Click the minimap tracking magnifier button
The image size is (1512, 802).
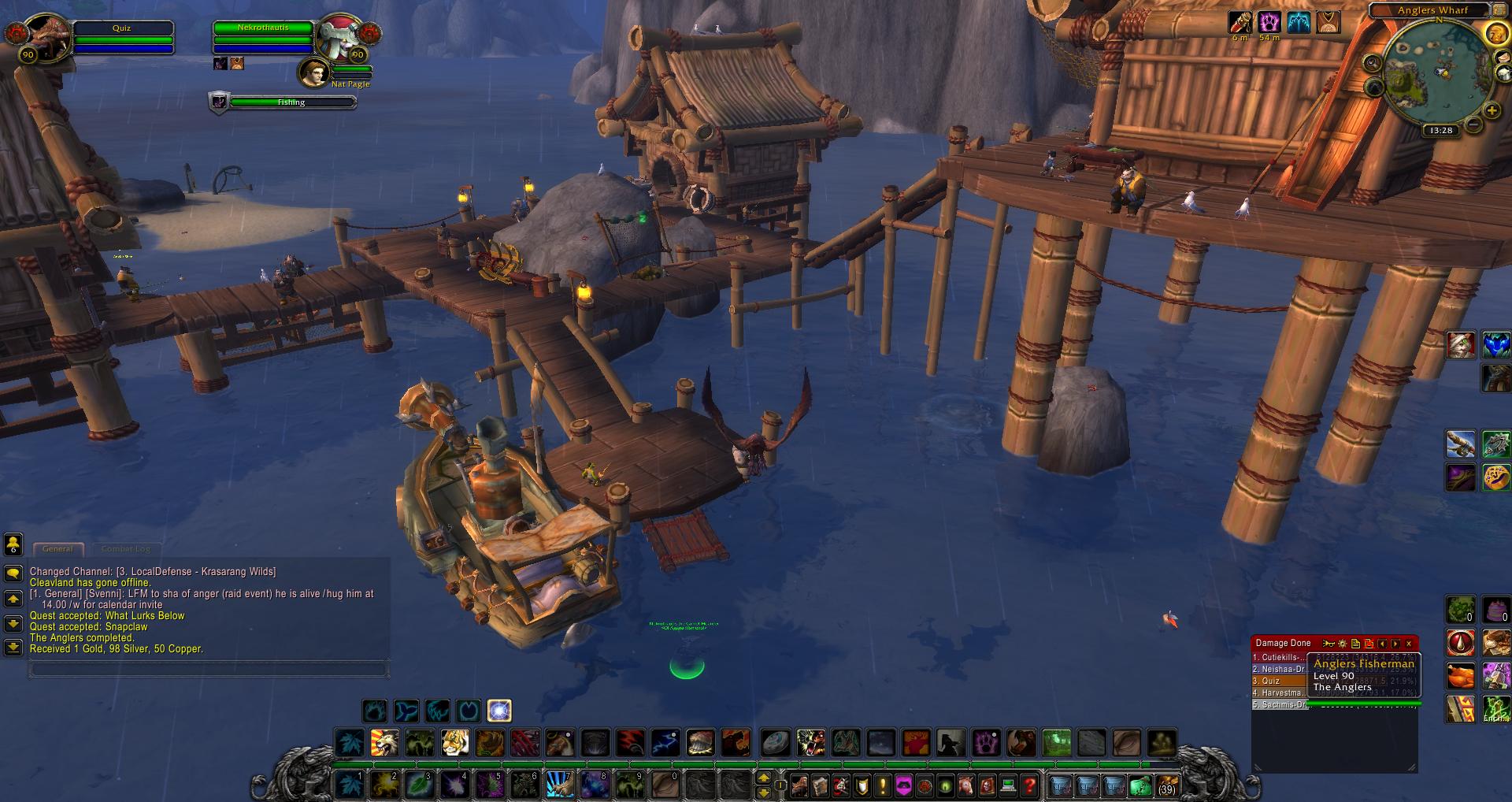(x=1372, y=63)
